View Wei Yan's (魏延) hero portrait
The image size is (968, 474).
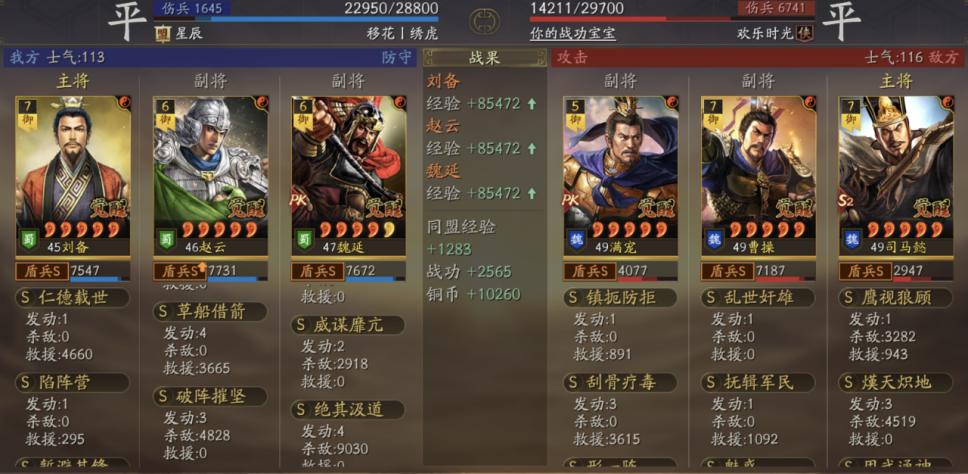point(348,175)
